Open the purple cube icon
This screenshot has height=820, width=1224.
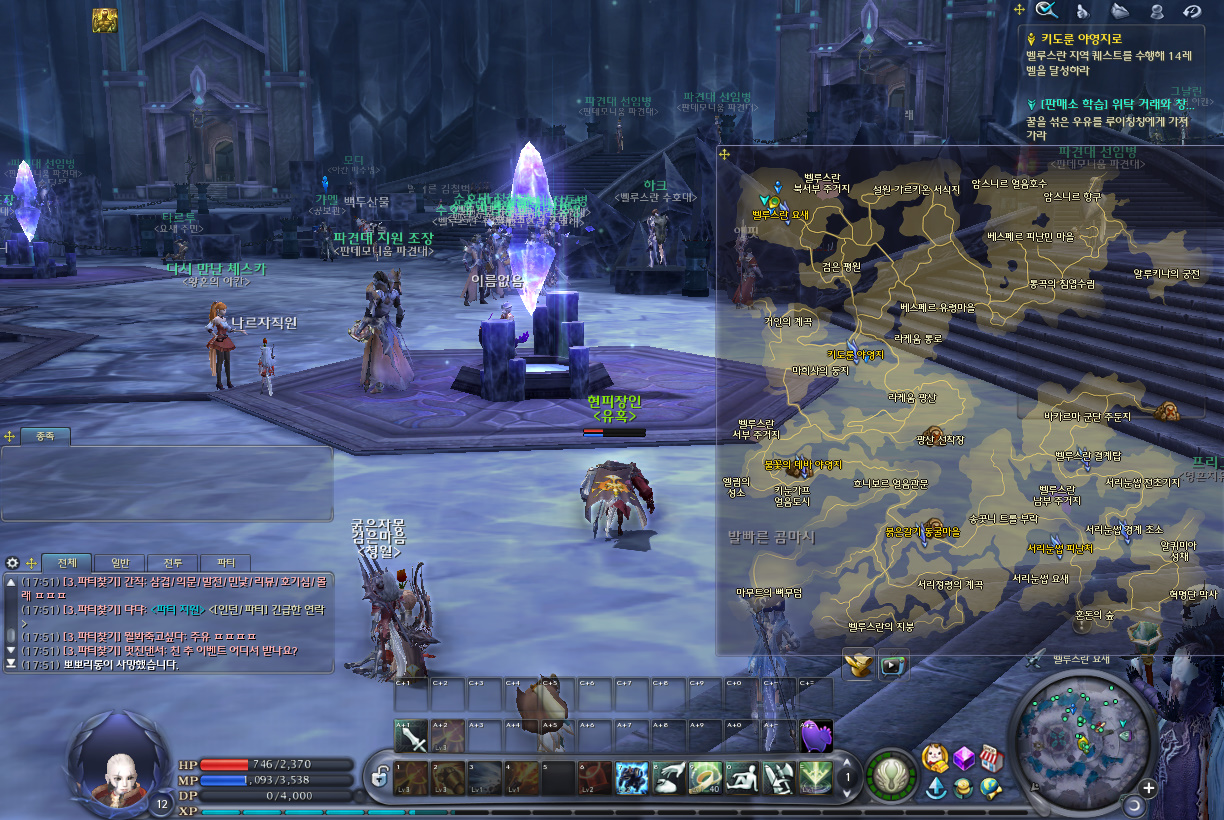click(x=963, y=757)
